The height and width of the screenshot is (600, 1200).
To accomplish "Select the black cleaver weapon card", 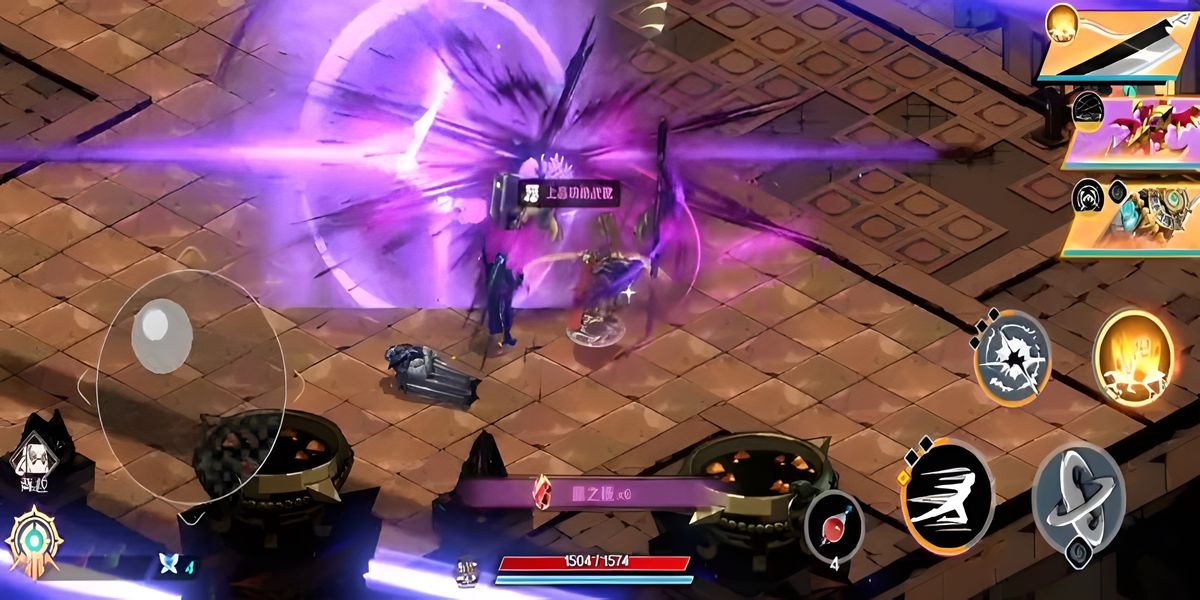I will tap(1120, 42).
